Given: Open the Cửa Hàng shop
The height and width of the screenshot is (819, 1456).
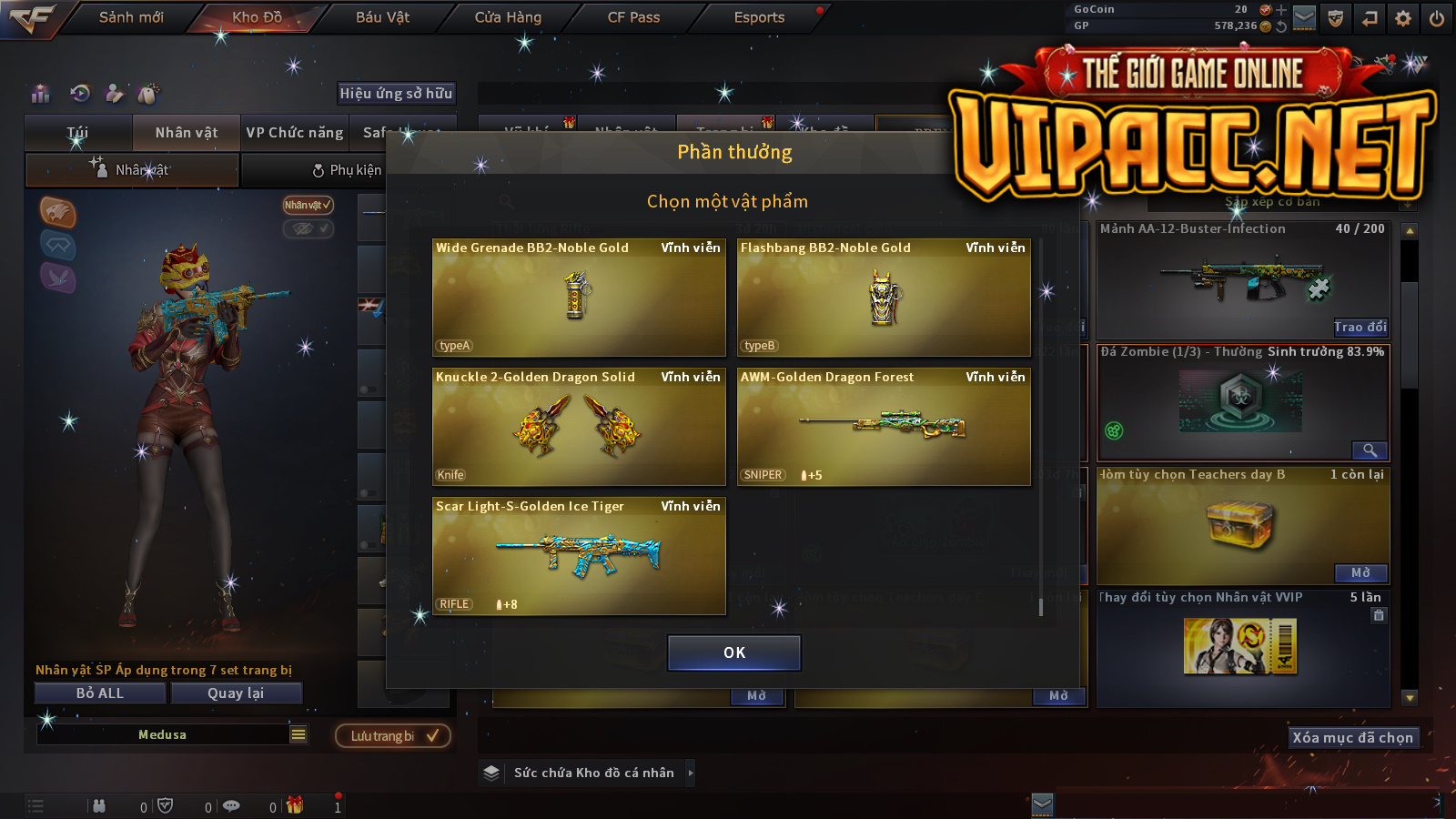Looking at the screenshot, I should click(x=508, y=17).
